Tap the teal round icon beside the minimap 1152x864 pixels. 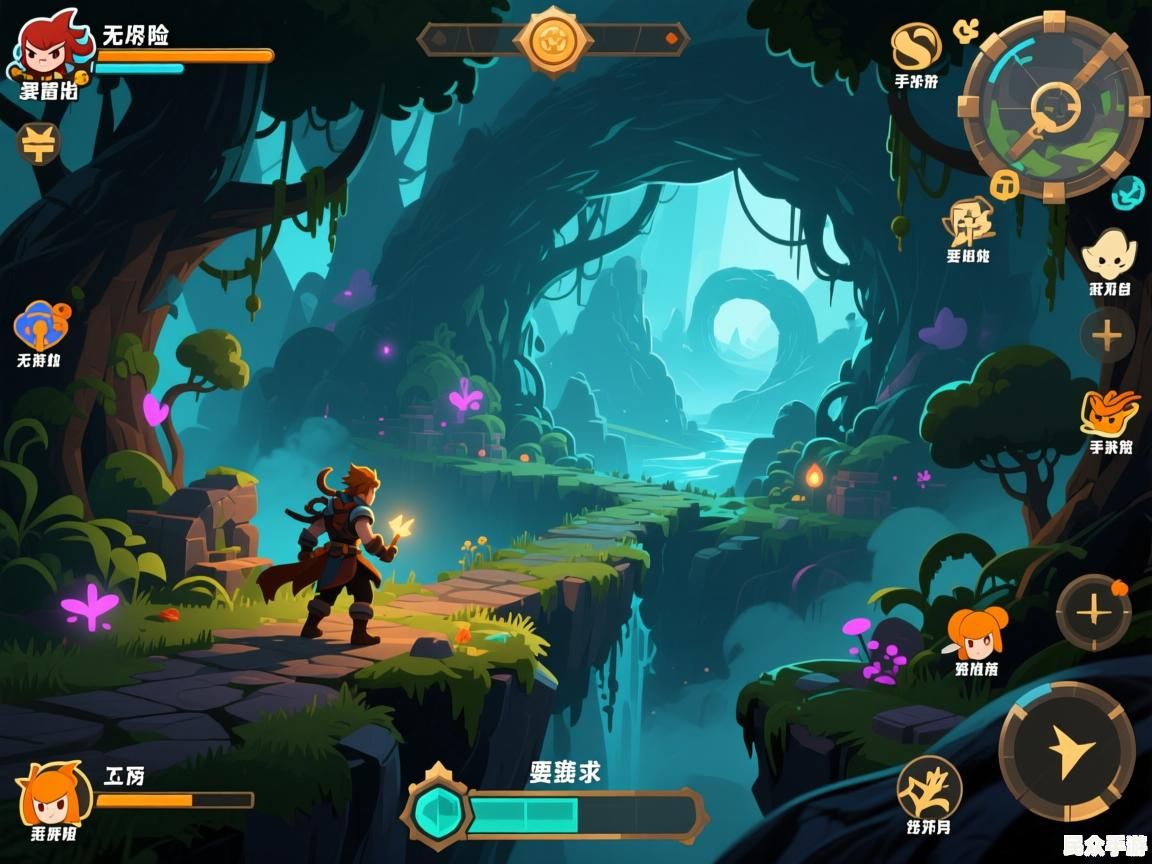point(1129,192)
